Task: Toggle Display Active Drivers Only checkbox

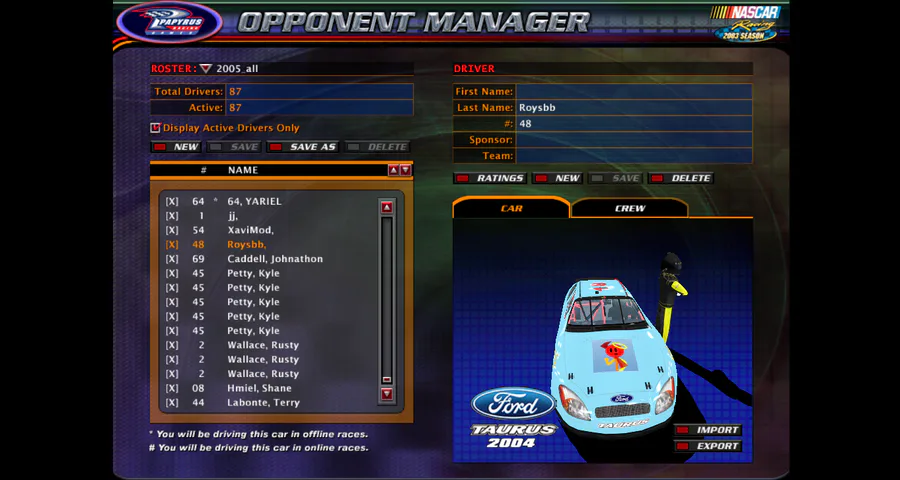Action: click(x=155, y=128)
